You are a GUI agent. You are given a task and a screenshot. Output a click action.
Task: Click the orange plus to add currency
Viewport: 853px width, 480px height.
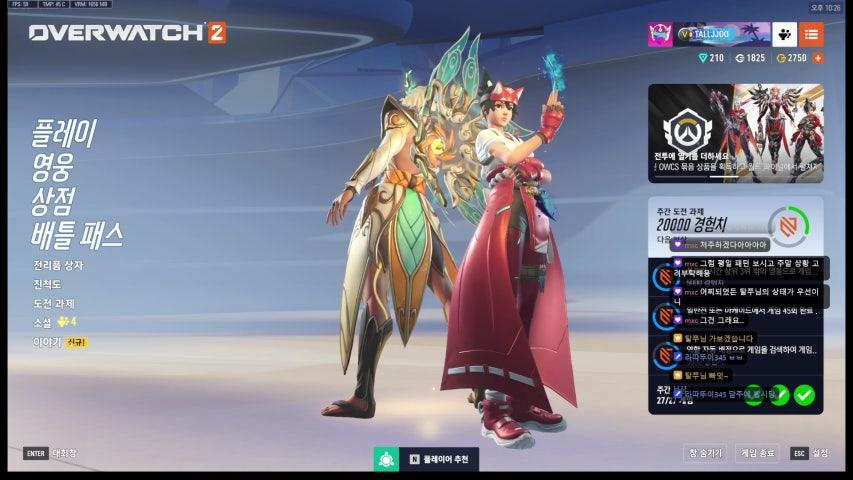point(819,58)
